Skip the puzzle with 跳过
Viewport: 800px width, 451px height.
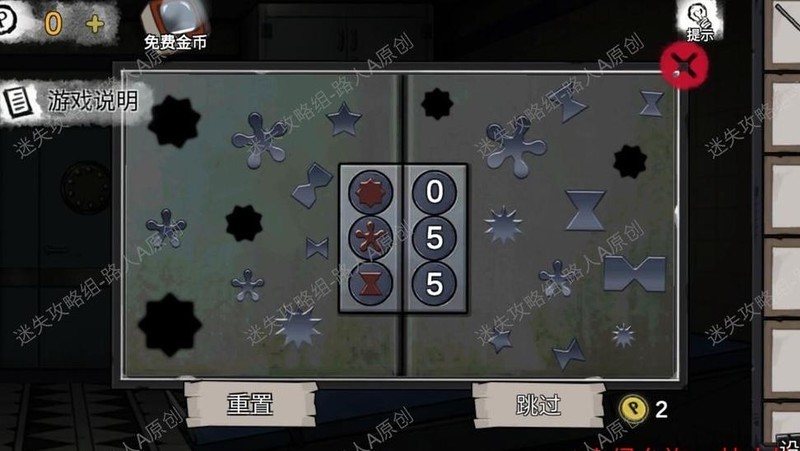538,403
